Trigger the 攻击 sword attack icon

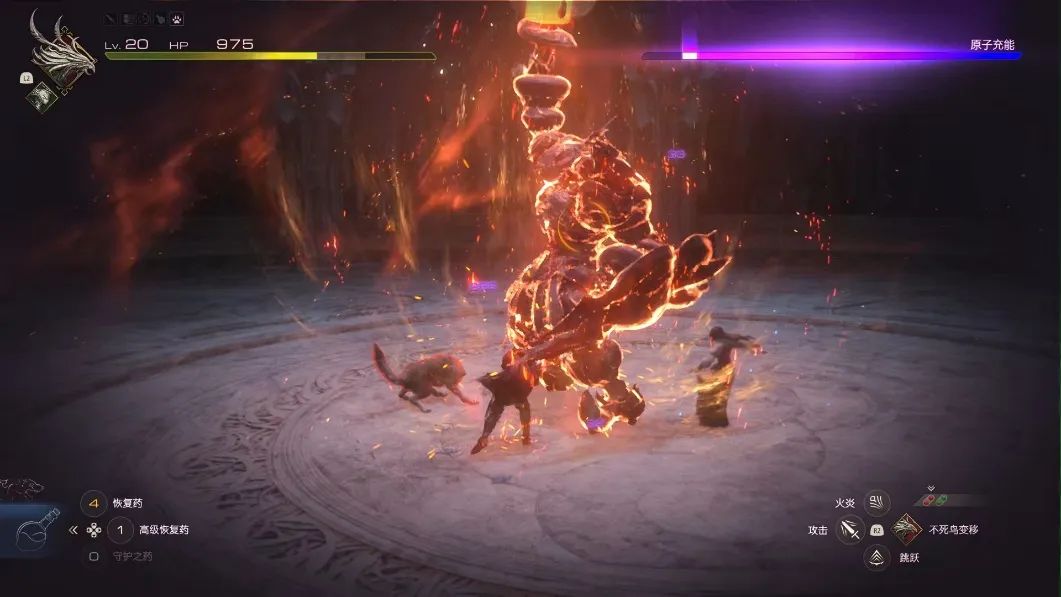coord(849,530)
